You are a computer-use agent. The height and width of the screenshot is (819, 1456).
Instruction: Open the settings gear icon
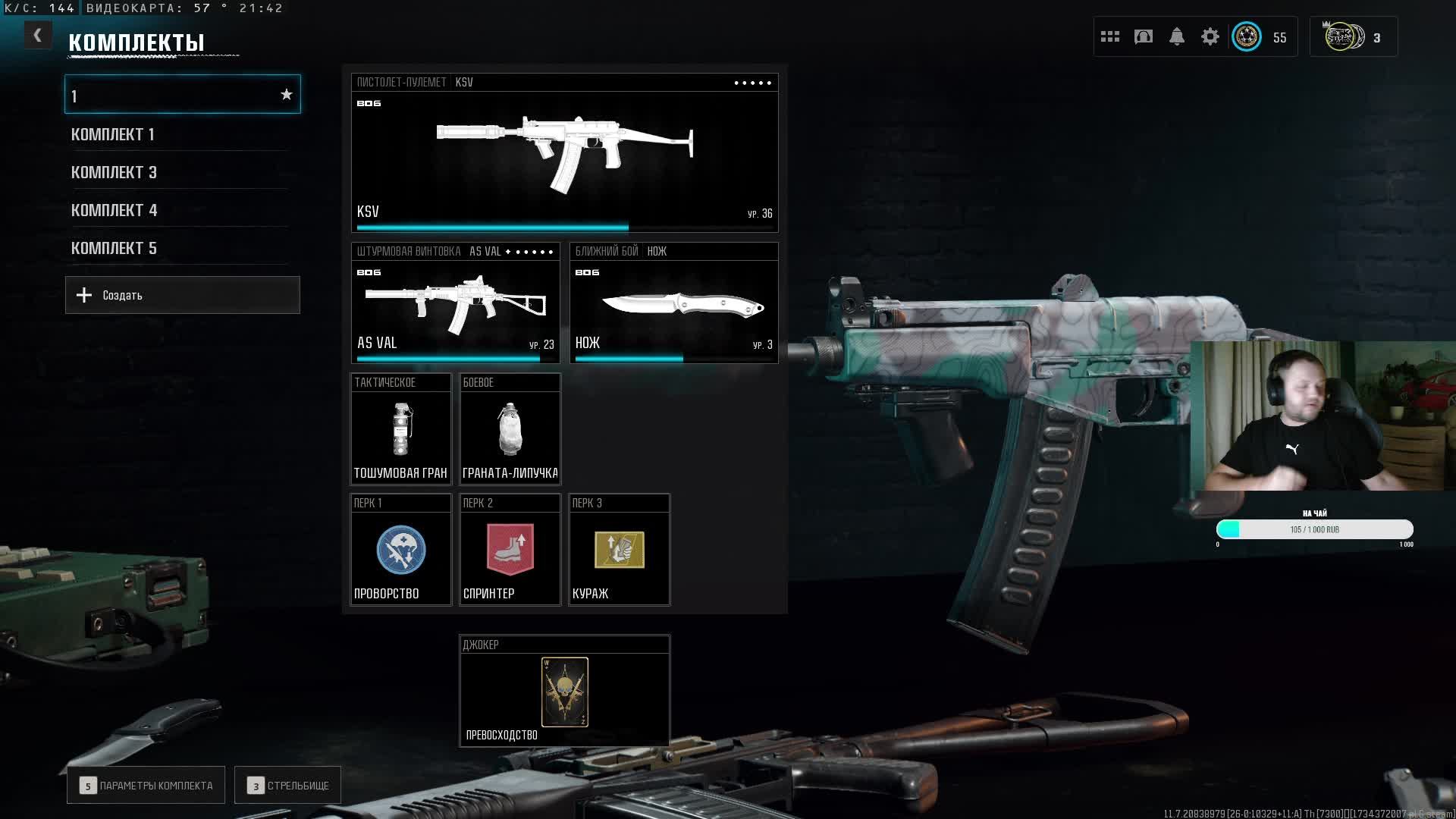click(1210, 36)
